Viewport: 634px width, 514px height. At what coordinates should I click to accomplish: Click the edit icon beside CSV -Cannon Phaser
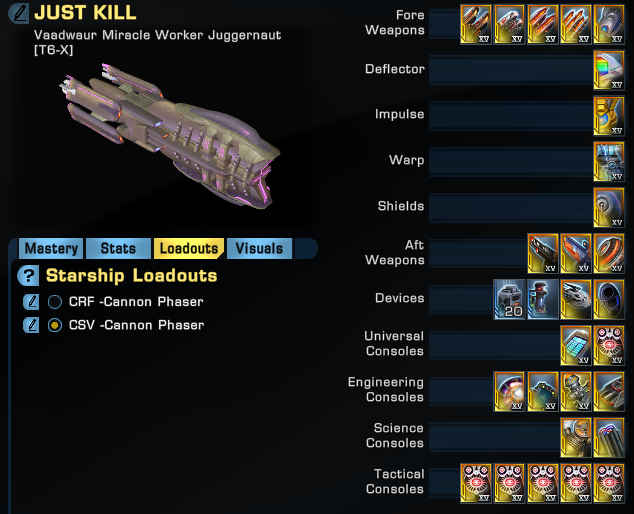pos(31,325)
